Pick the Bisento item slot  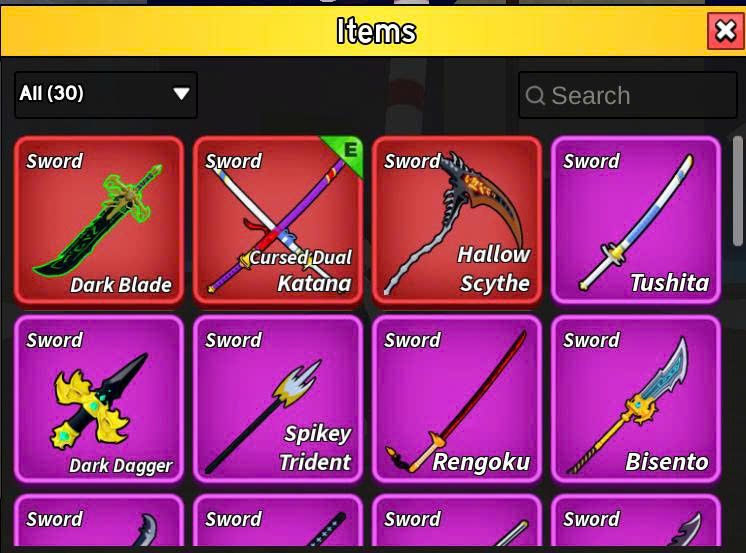(636, 399)
